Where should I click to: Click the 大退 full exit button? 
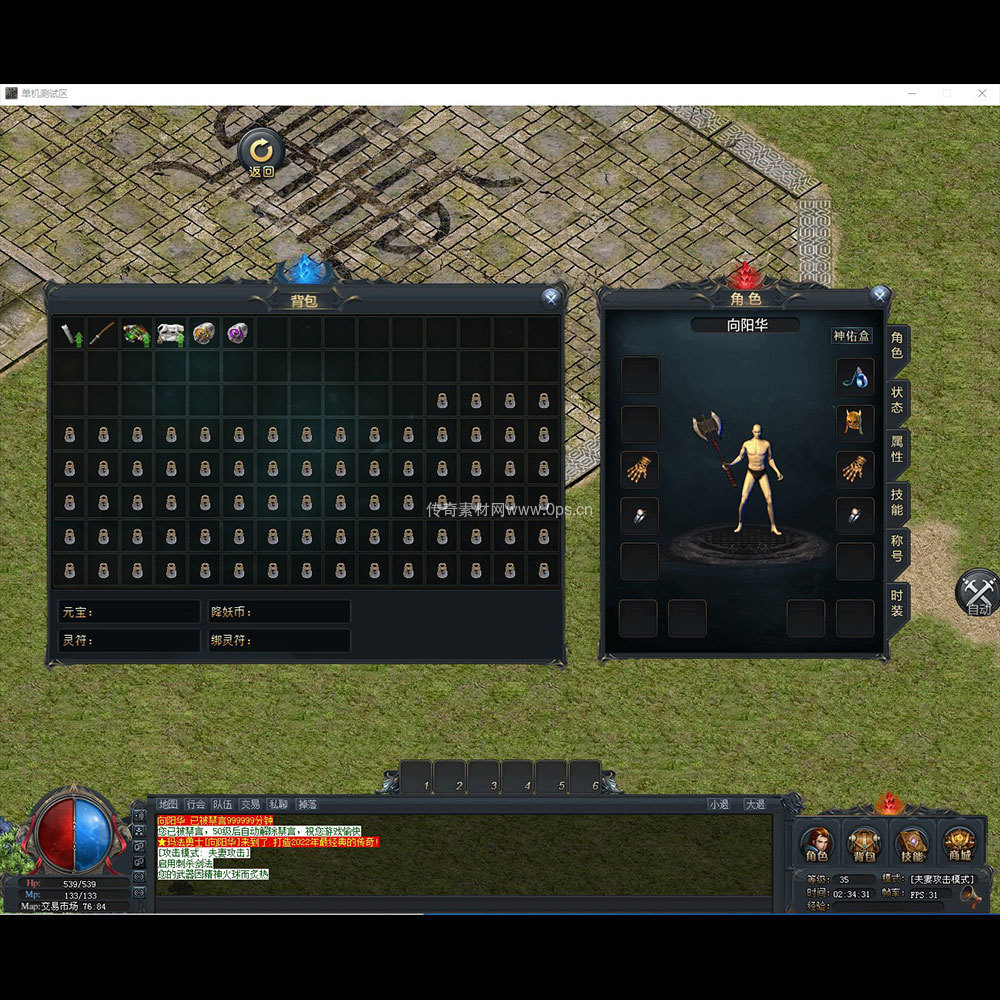pos(754,804)
